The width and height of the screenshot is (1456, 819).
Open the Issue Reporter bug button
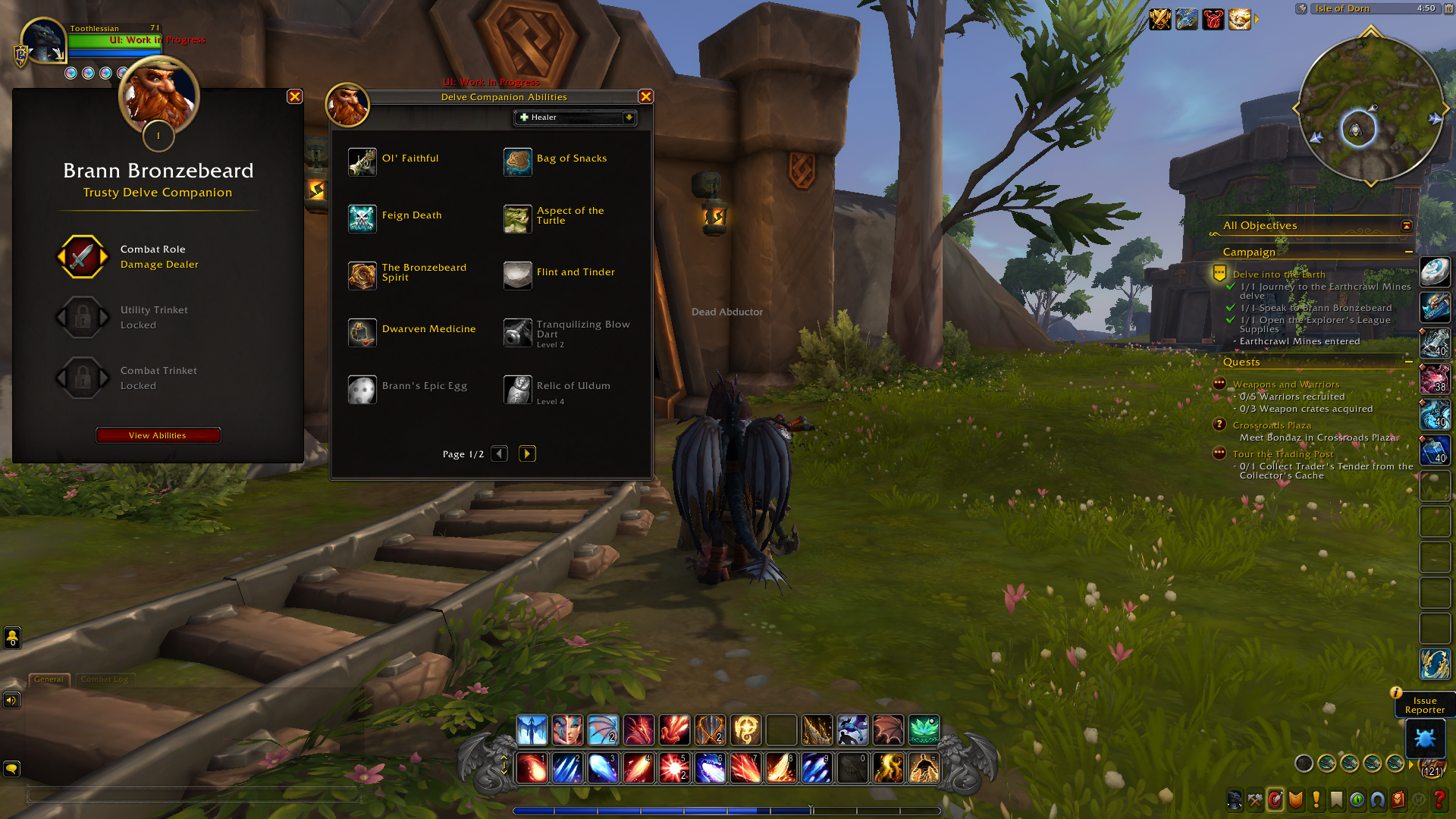(1424, 738)
